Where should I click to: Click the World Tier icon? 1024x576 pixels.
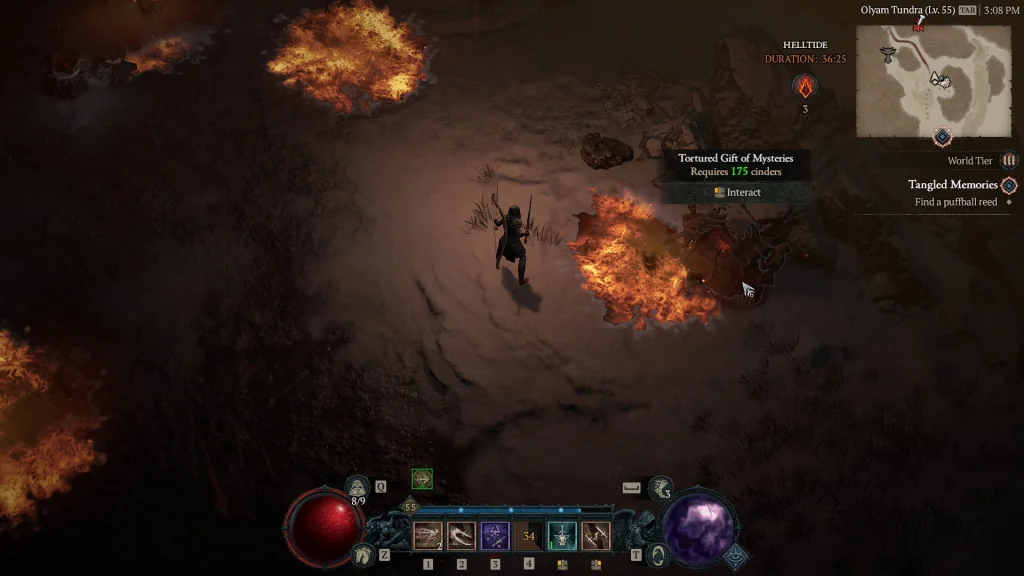[1009, 160]
